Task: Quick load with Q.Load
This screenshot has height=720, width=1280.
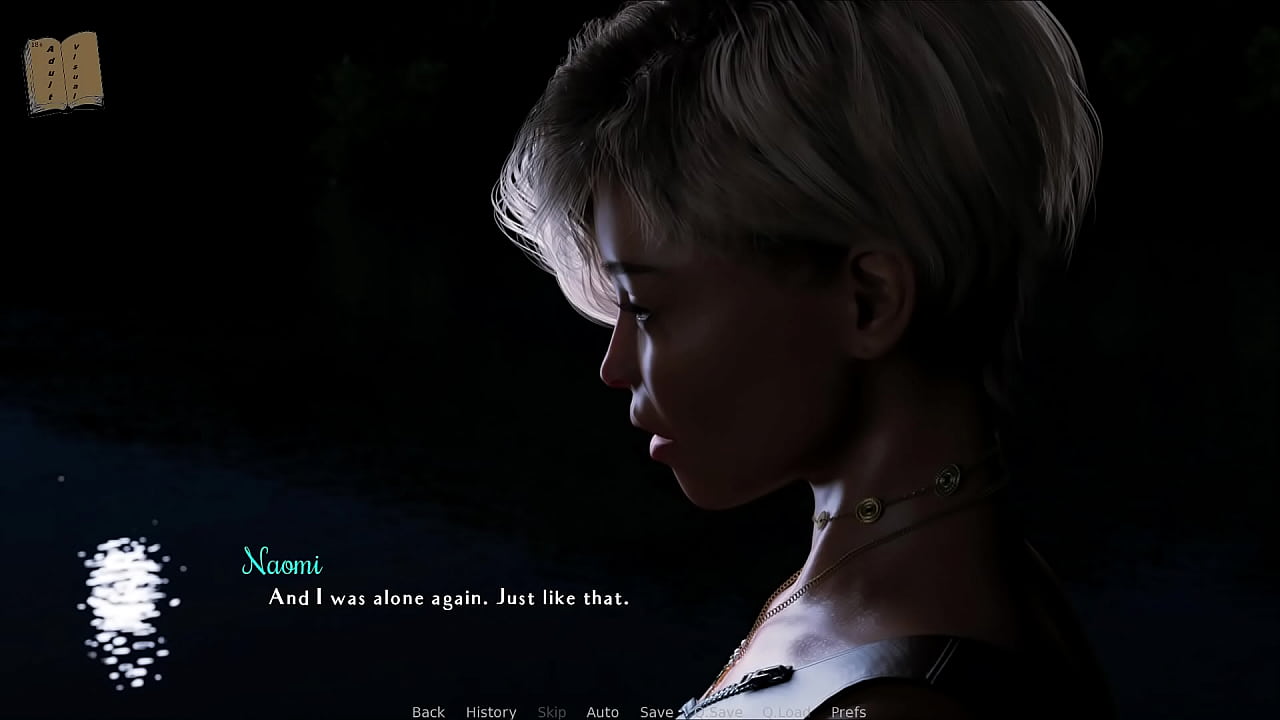Action: (x=786, y=712)
